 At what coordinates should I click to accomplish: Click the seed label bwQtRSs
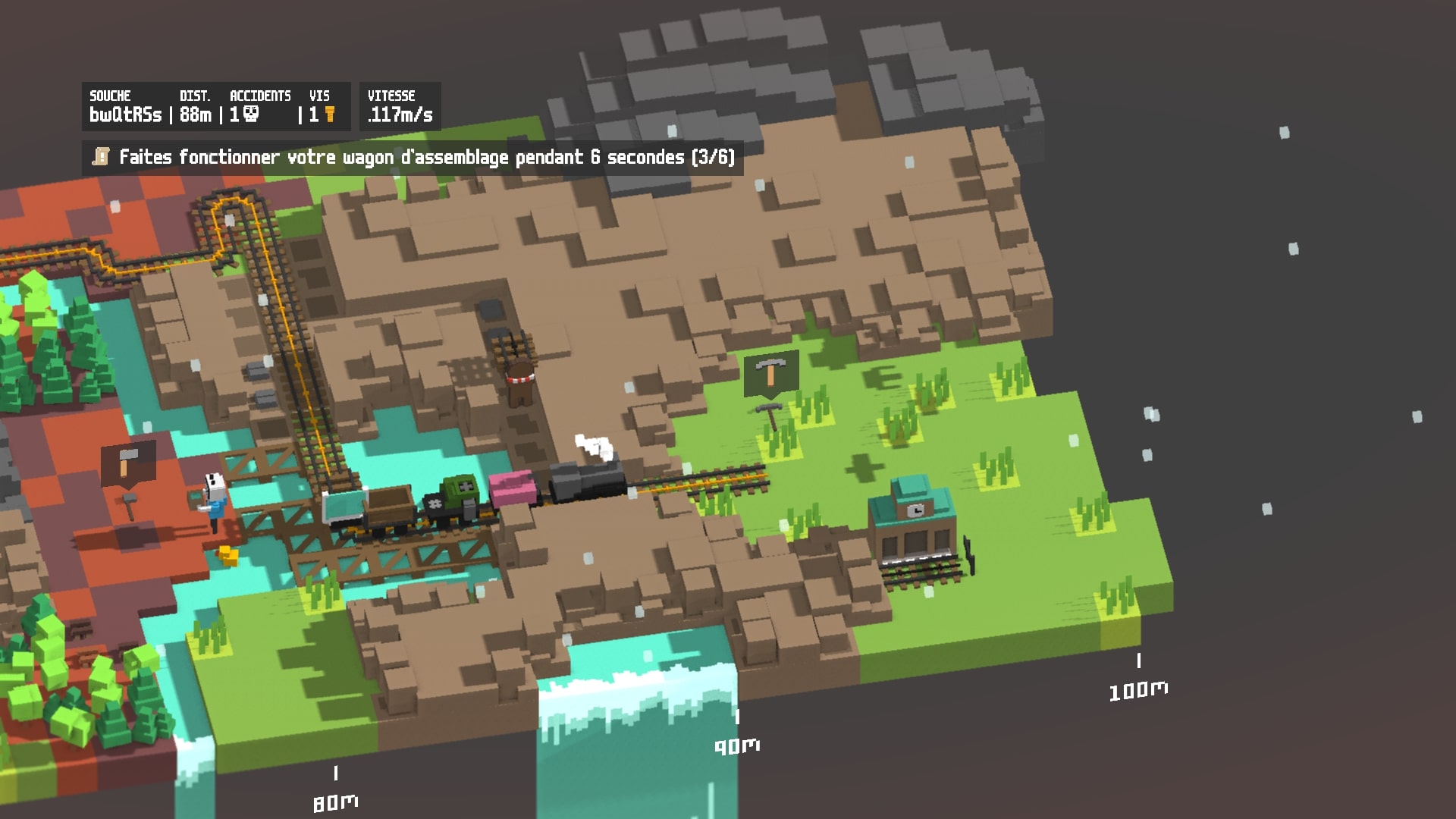(124, 116)
